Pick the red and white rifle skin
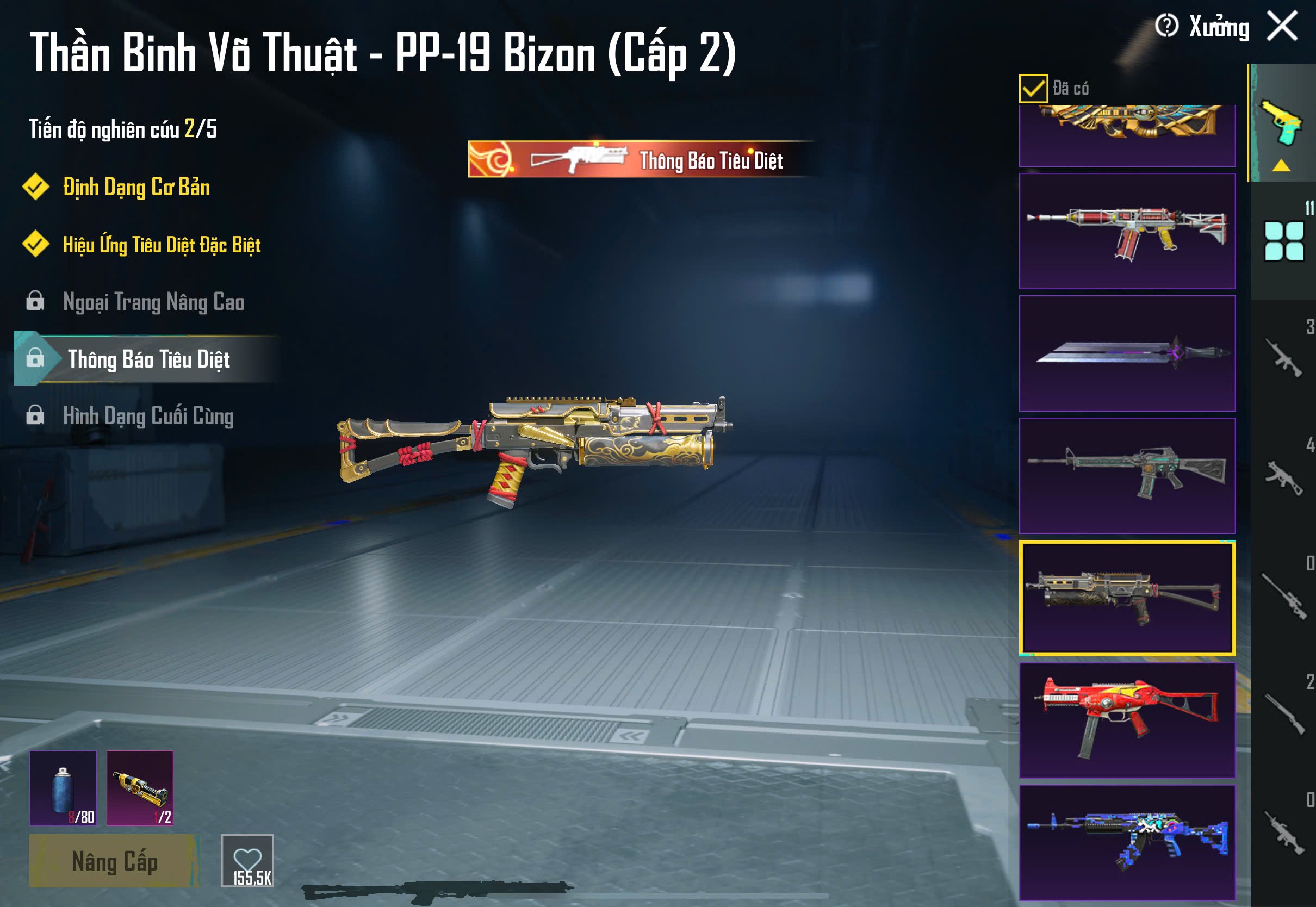Screen dimensions: 1316x907 (x=1127, y=231)
